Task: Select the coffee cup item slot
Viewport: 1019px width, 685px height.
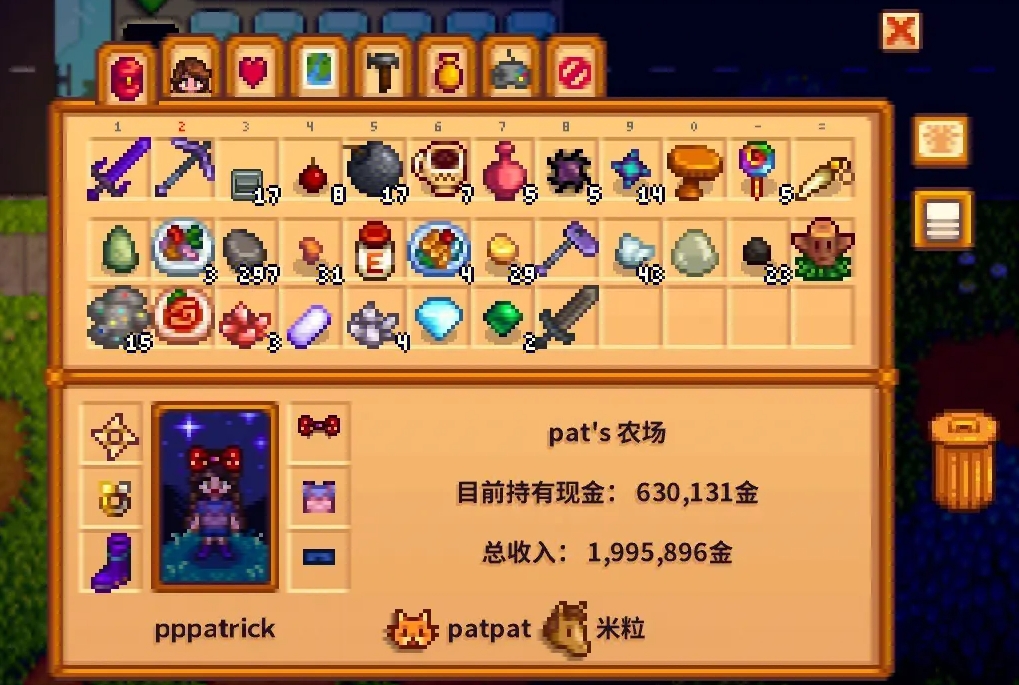Action: coord(438,168)
